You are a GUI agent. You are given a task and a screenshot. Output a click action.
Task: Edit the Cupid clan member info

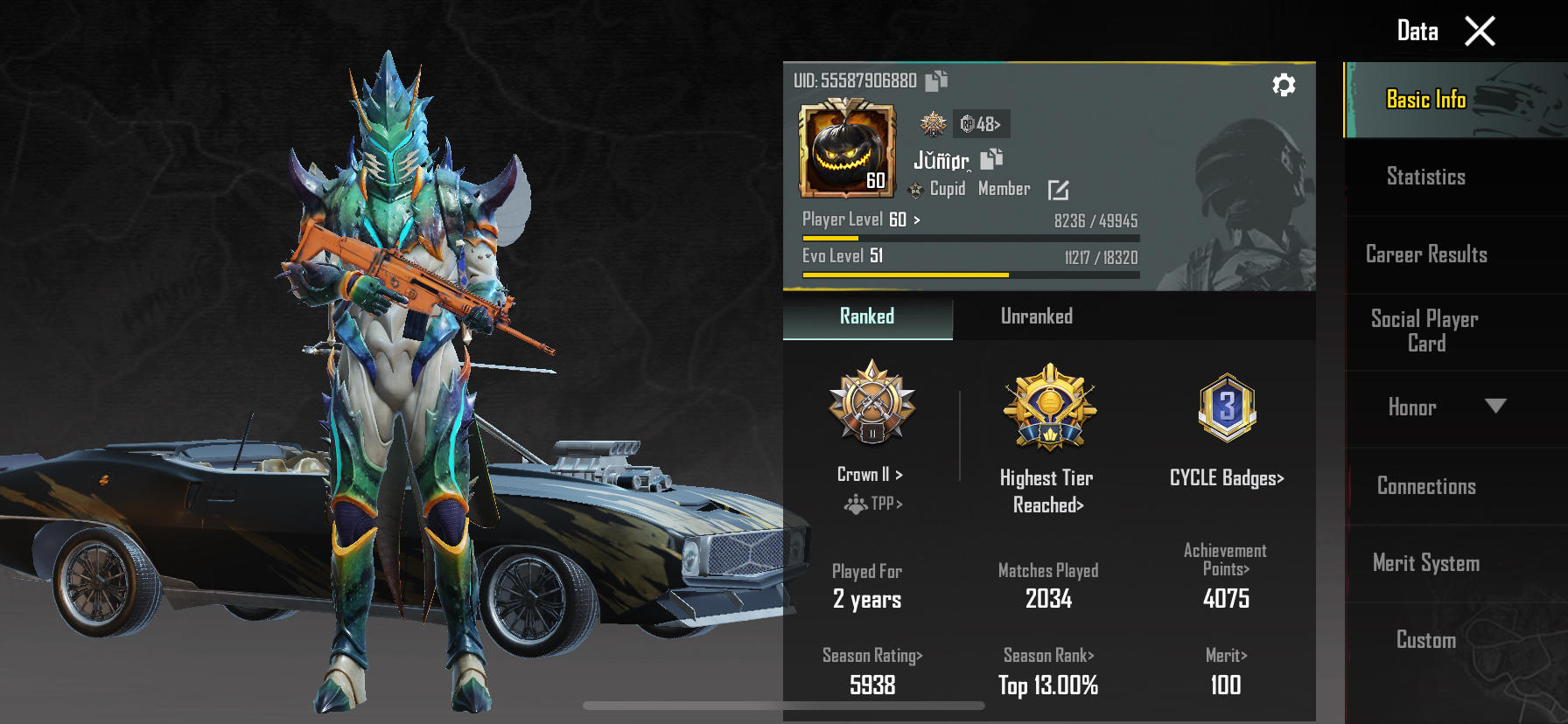[x=1058, y=190]
